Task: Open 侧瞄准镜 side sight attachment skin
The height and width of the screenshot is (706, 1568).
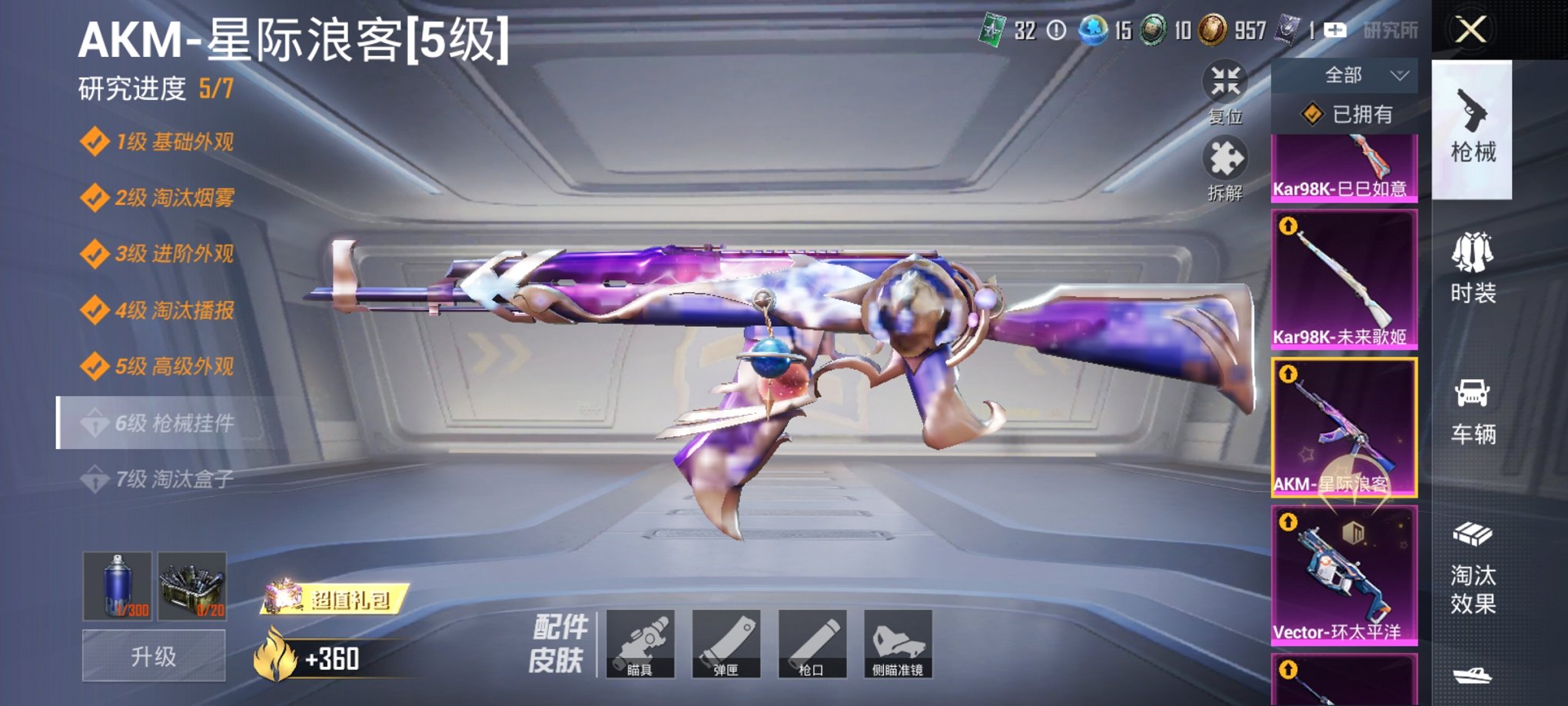Action: click(x=898, y=644)
